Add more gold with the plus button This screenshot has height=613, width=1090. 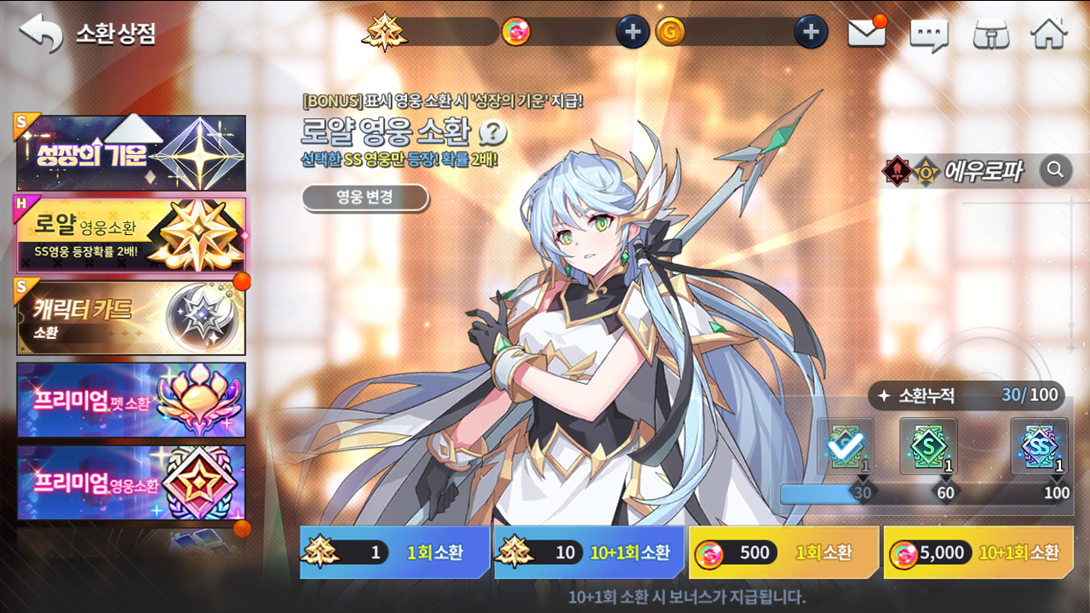[810, 32]
